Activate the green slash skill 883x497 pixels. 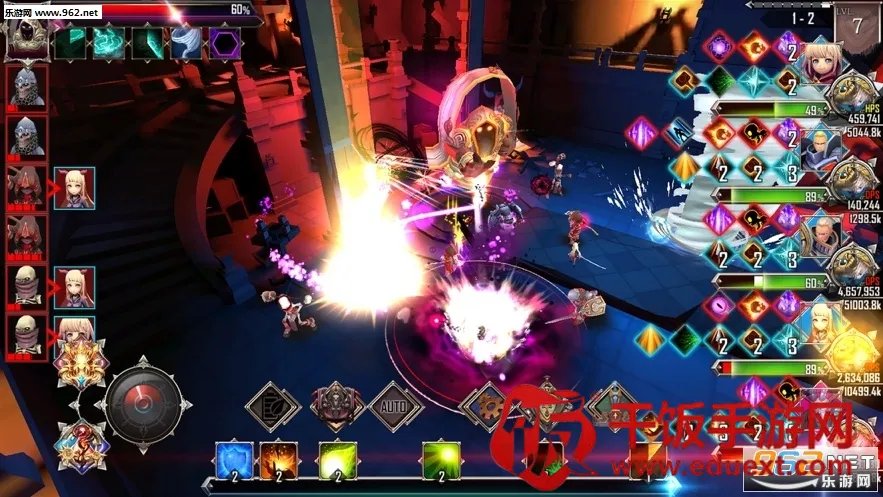(x=336, y=460)
